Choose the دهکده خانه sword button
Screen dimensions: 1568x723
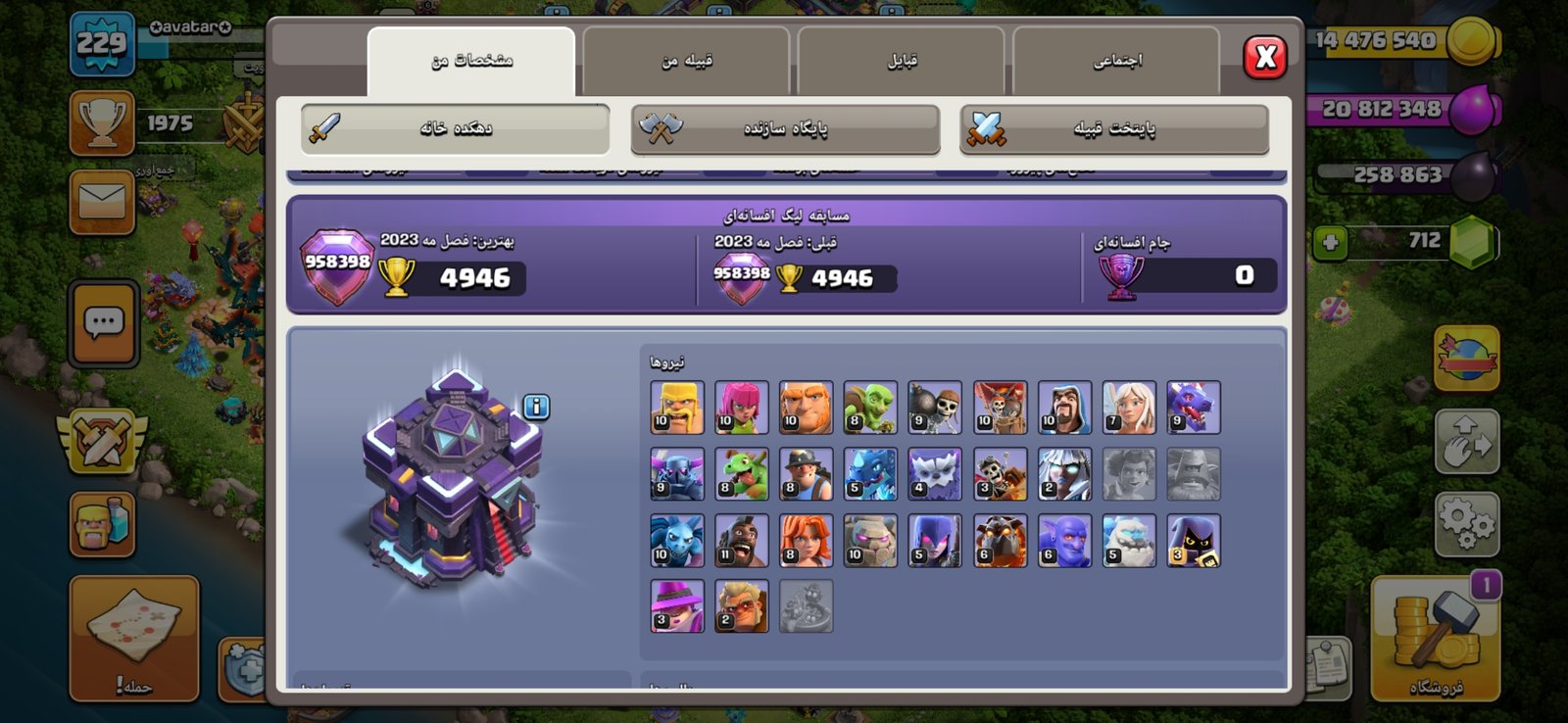(455, 128)
